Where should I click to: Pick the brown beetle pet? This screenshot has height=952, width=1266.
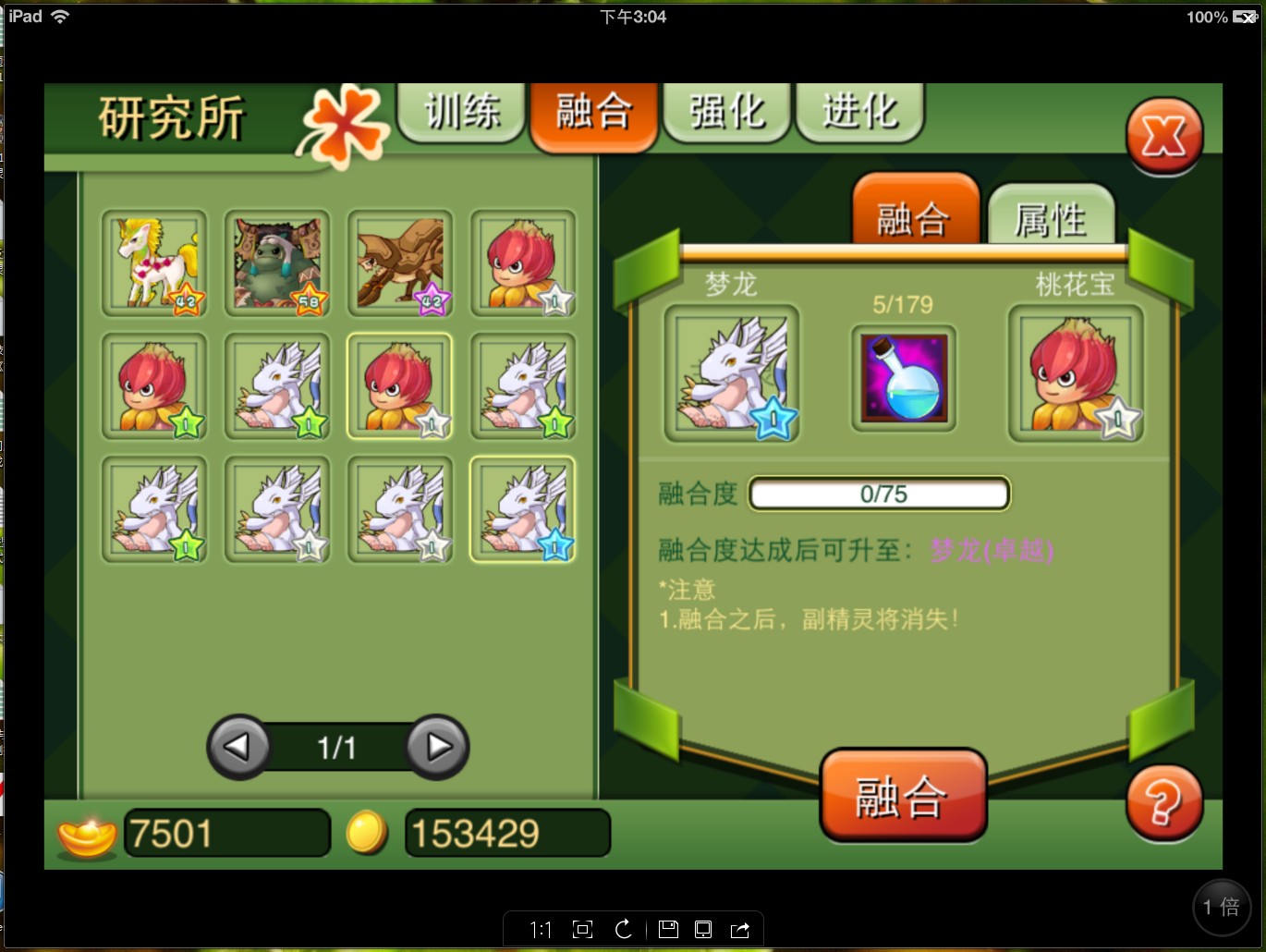tap(400, 263)
